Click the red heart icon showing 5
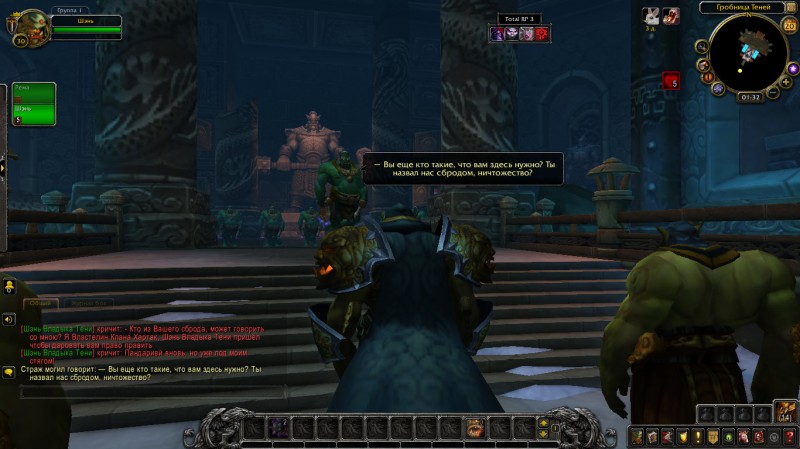 669,81
